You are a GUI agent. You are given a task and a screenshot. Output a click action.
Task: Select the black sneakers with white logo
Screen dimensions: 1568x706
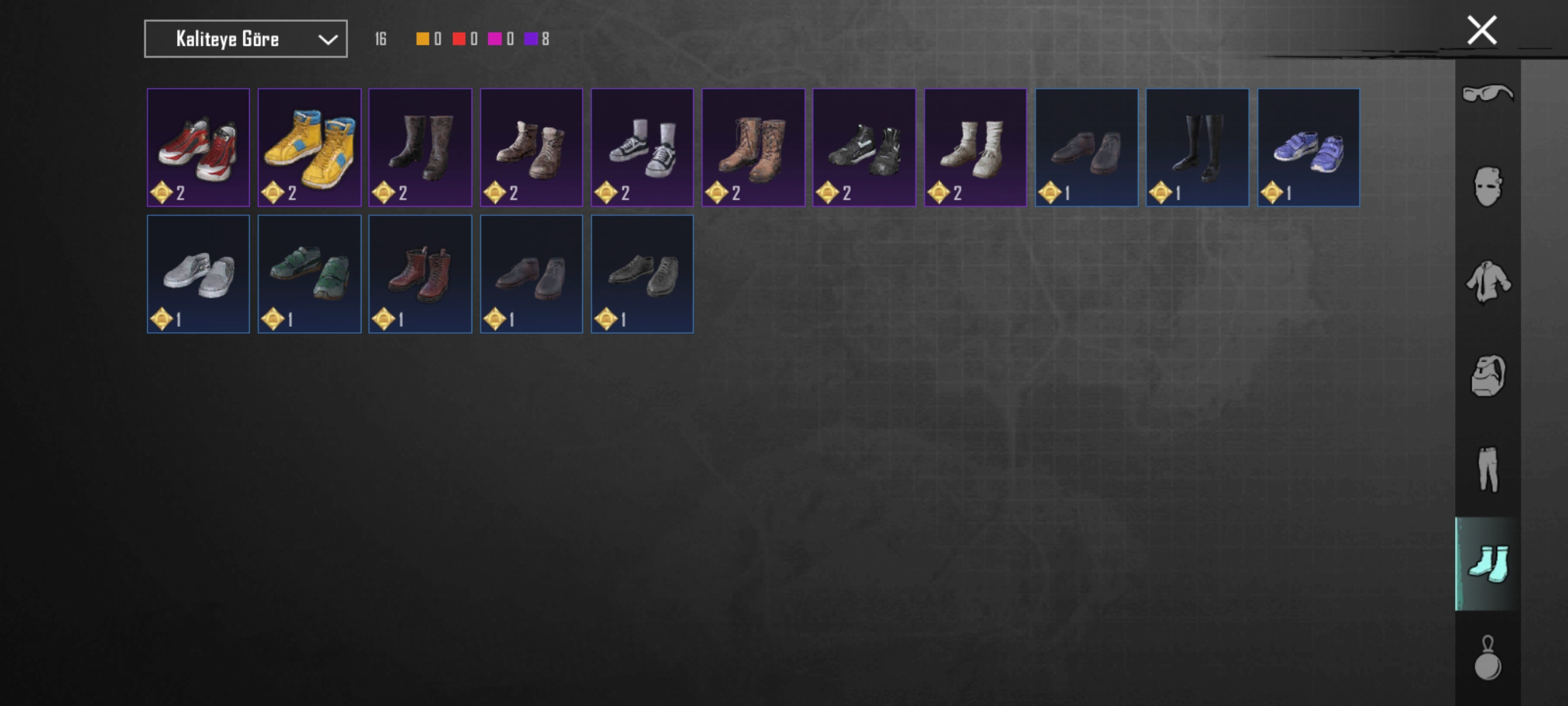click(864, 148)
